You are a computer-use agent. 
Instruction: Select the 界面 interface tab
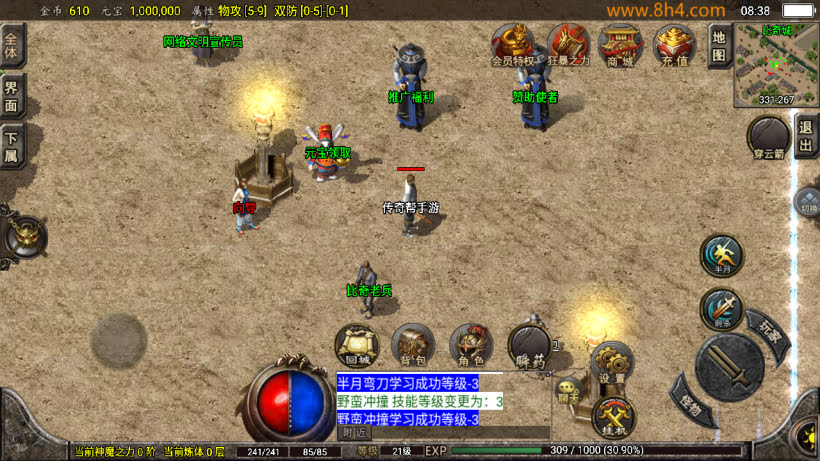13,96
